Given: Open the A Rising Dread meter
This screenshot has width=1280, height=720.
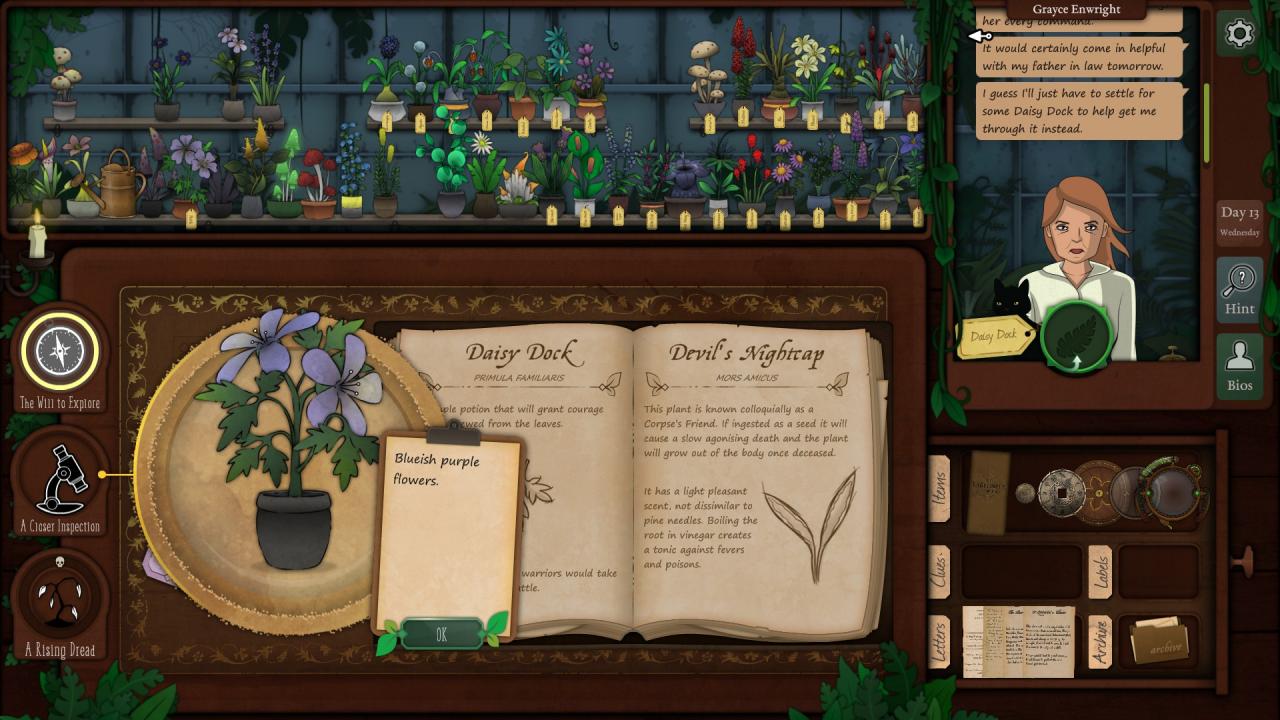Looking at the screenshot, I should [x=60, y=598].
